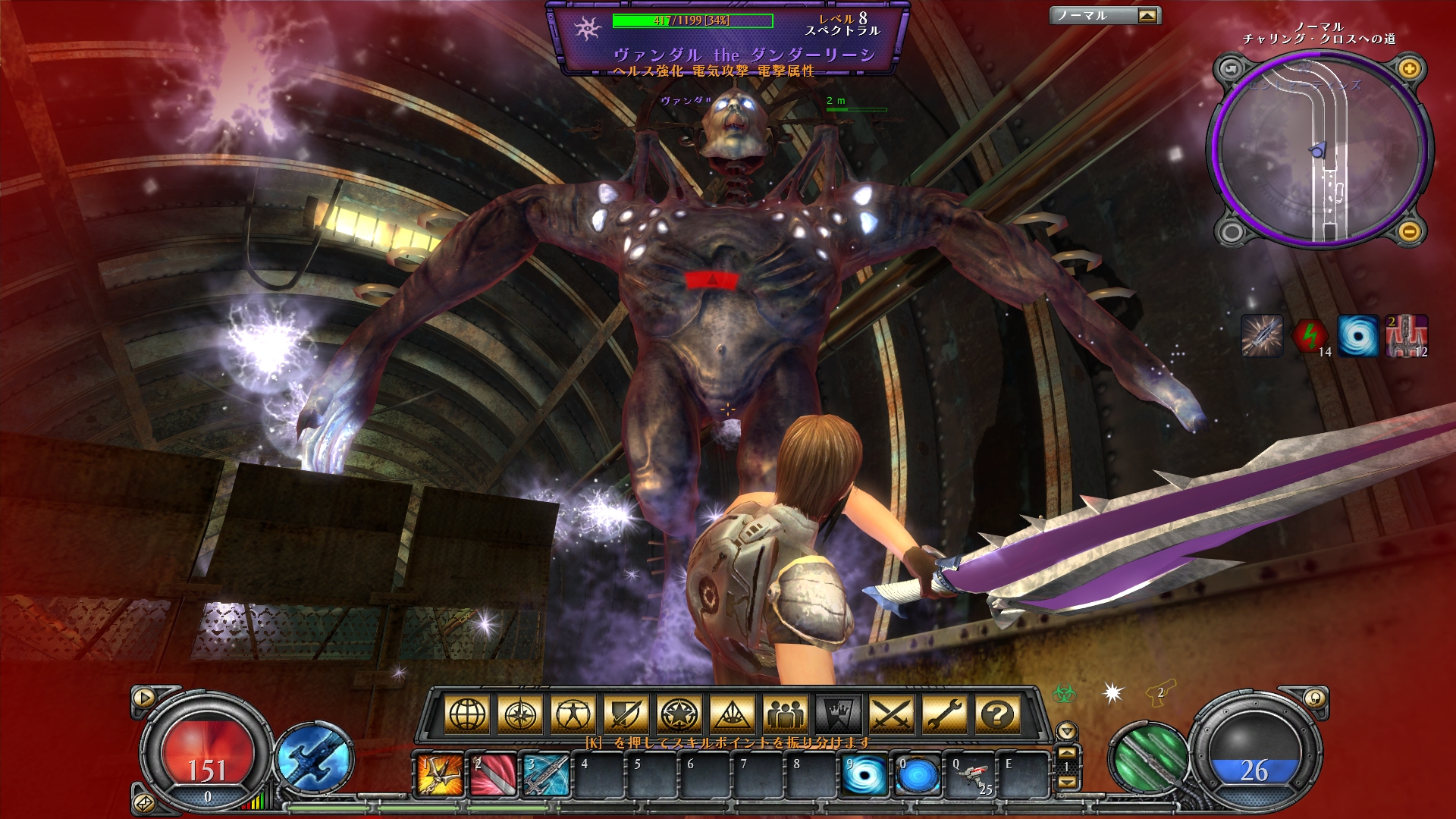Select the blue sword skill in slot 3
The height and width of the screenshot is (819, 1456).
(547, 775)
